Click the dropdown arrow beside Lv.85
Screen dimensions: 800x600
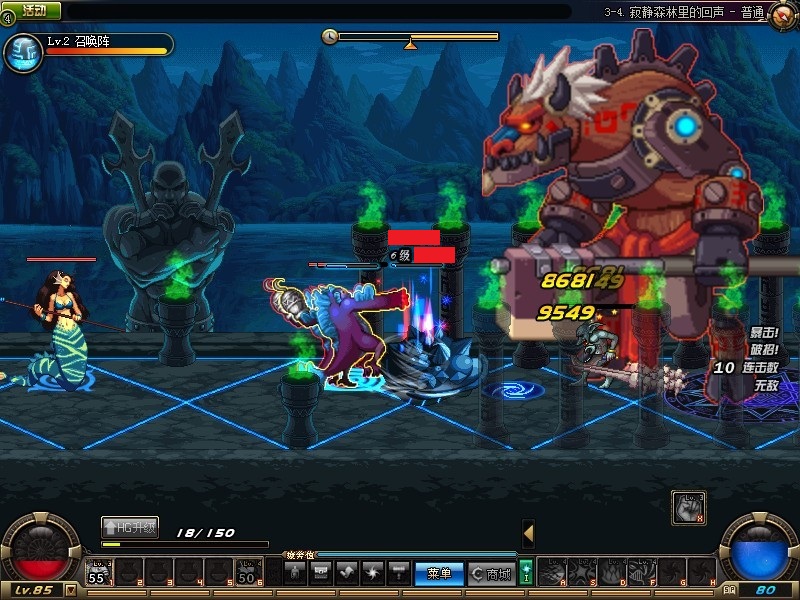[70, 590]
